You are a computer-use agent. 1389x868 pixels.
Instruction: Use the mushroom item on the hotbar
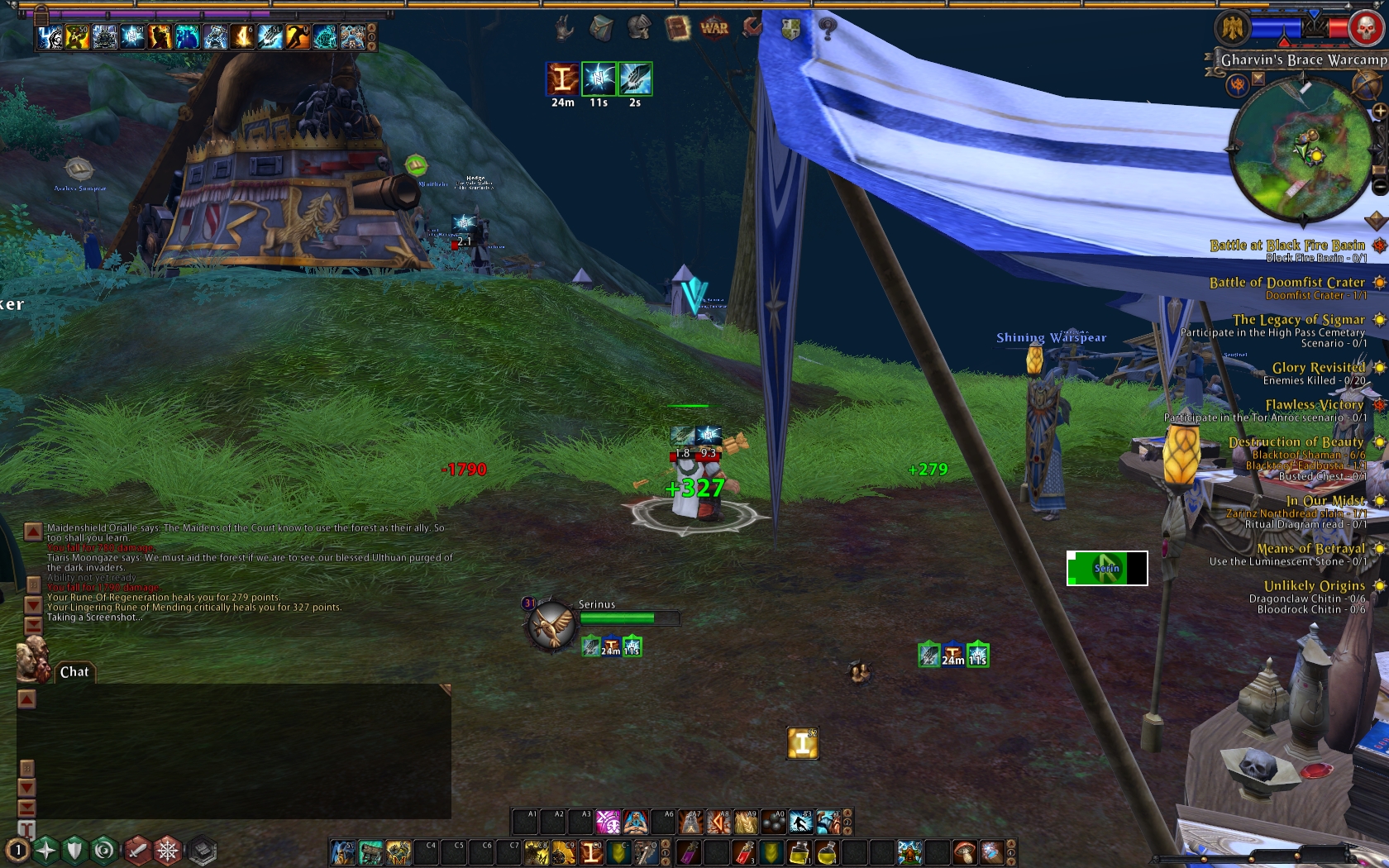point(964,851)
